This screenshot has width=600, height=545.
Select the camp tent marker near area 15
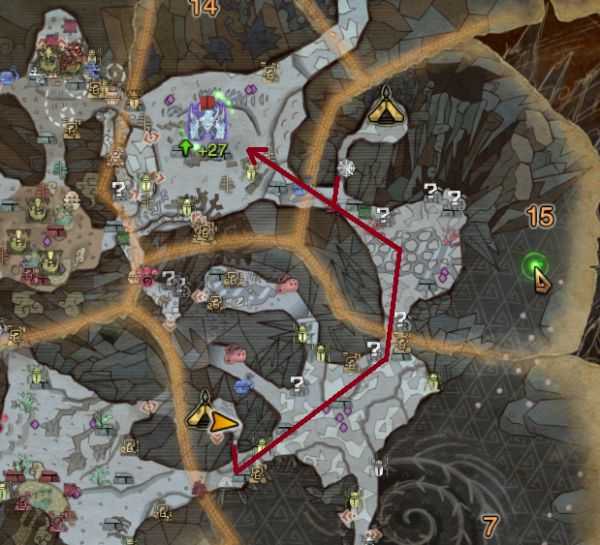coord(386,104)
